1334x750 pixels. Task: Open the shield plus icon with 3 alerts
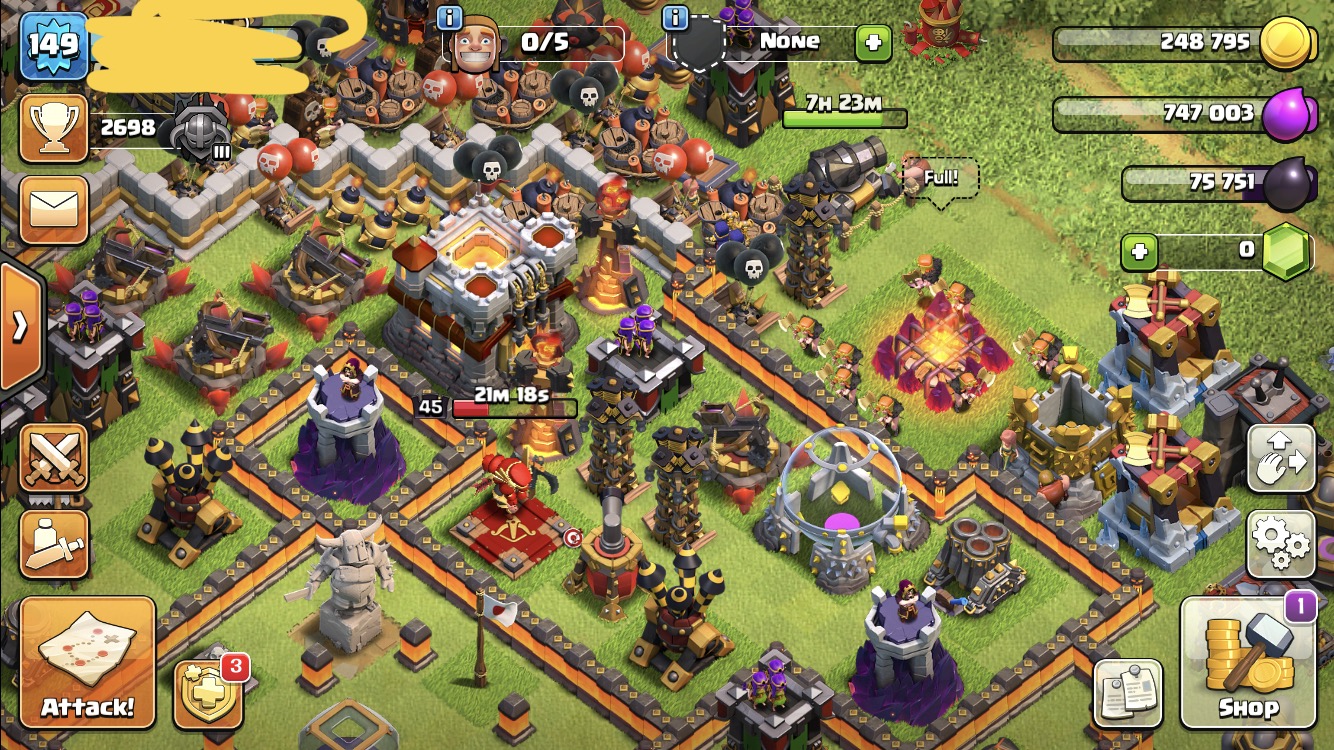[x=209, y=694]
